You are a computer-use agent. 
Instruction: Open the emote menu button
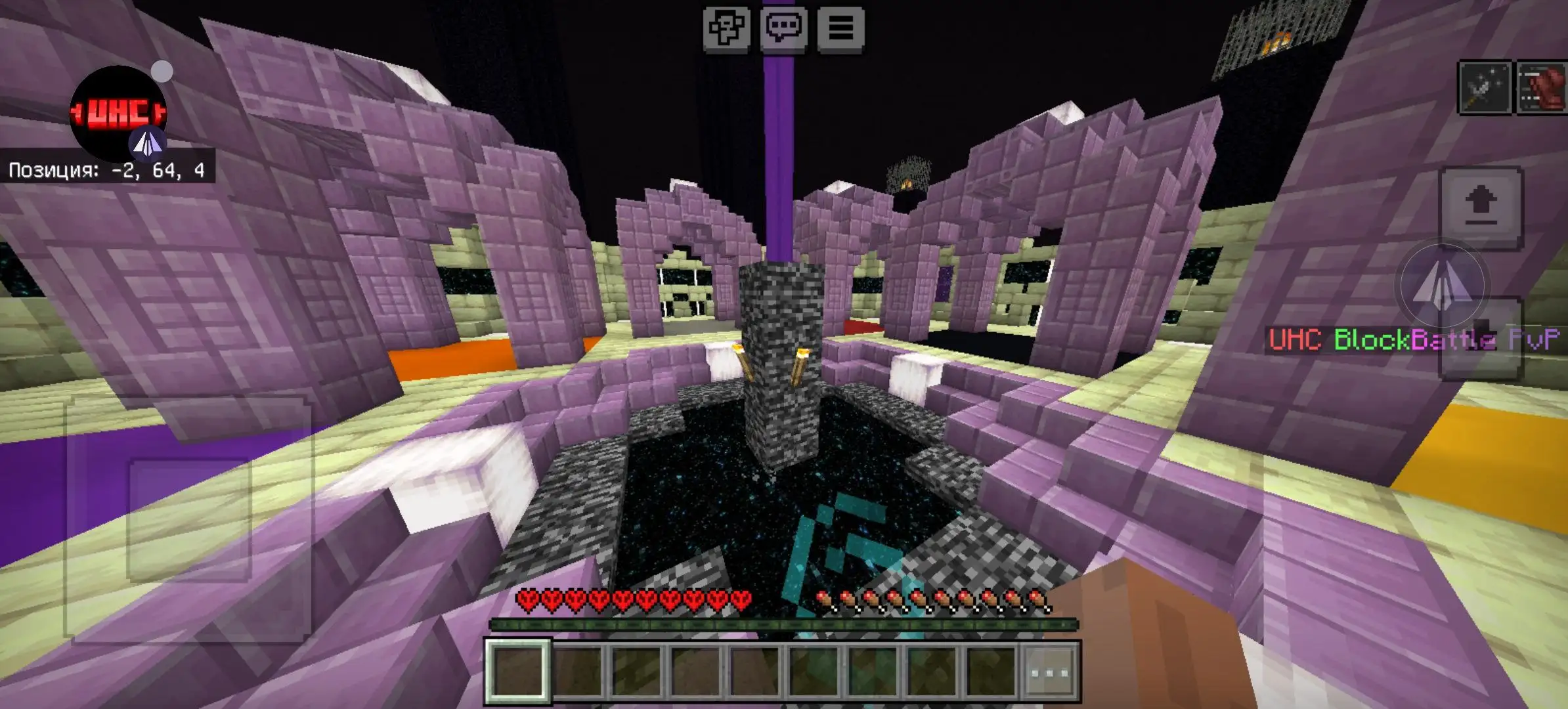tap(726, 28)
